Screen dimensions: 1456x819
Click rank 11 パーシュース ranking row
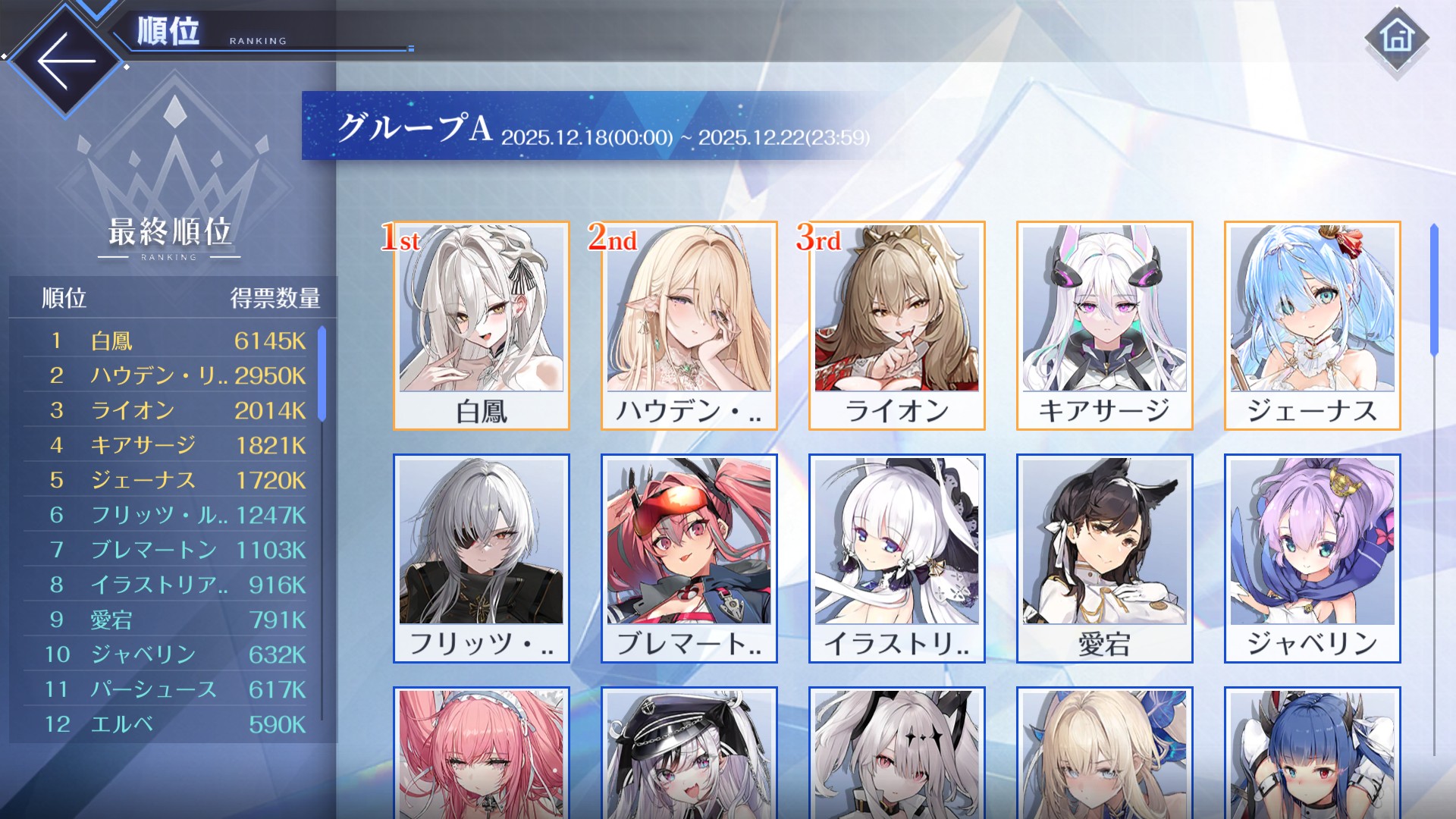coord(165,689)
